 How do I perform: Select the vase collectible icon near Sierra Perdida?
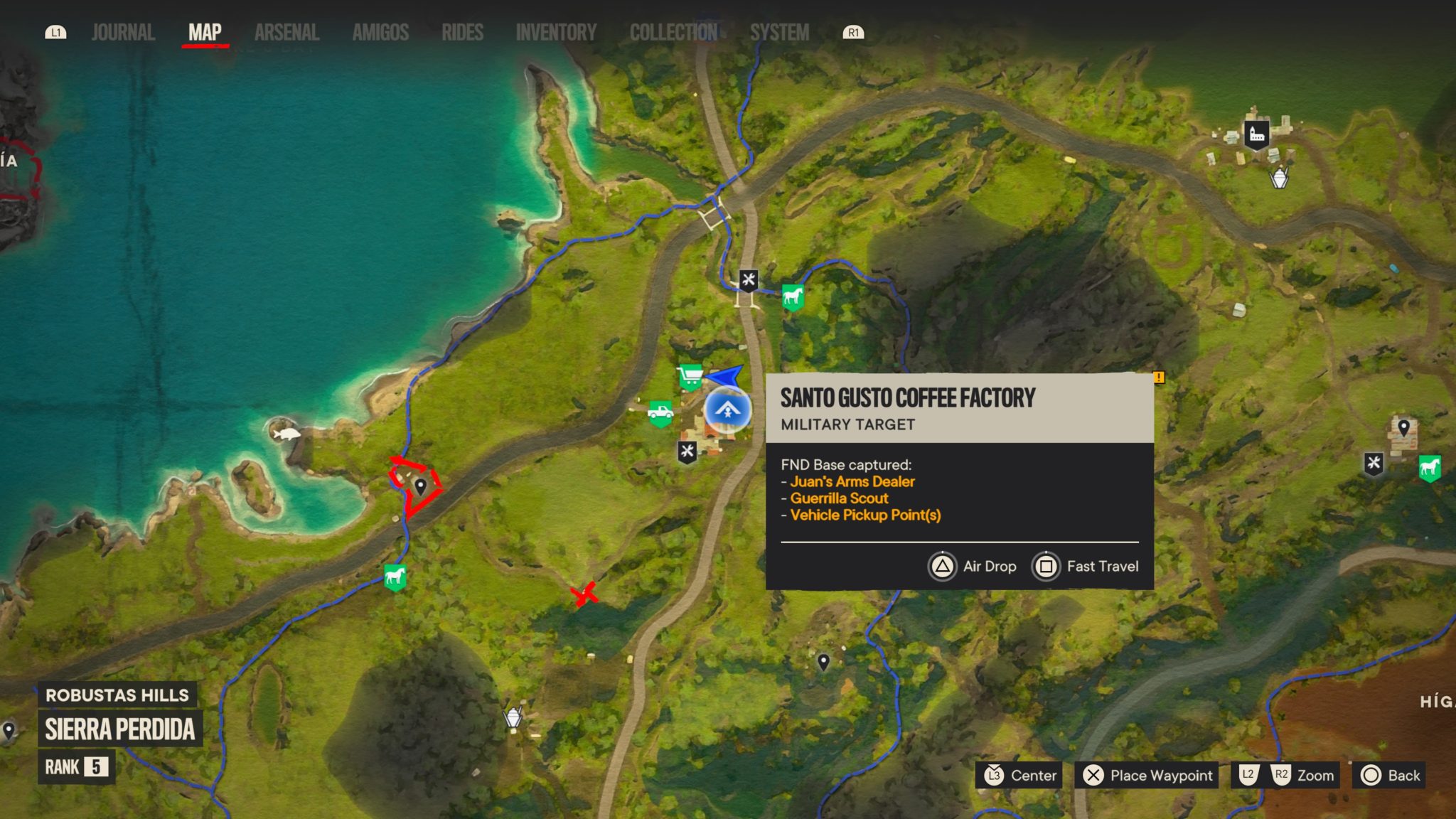tap(513, 718)
